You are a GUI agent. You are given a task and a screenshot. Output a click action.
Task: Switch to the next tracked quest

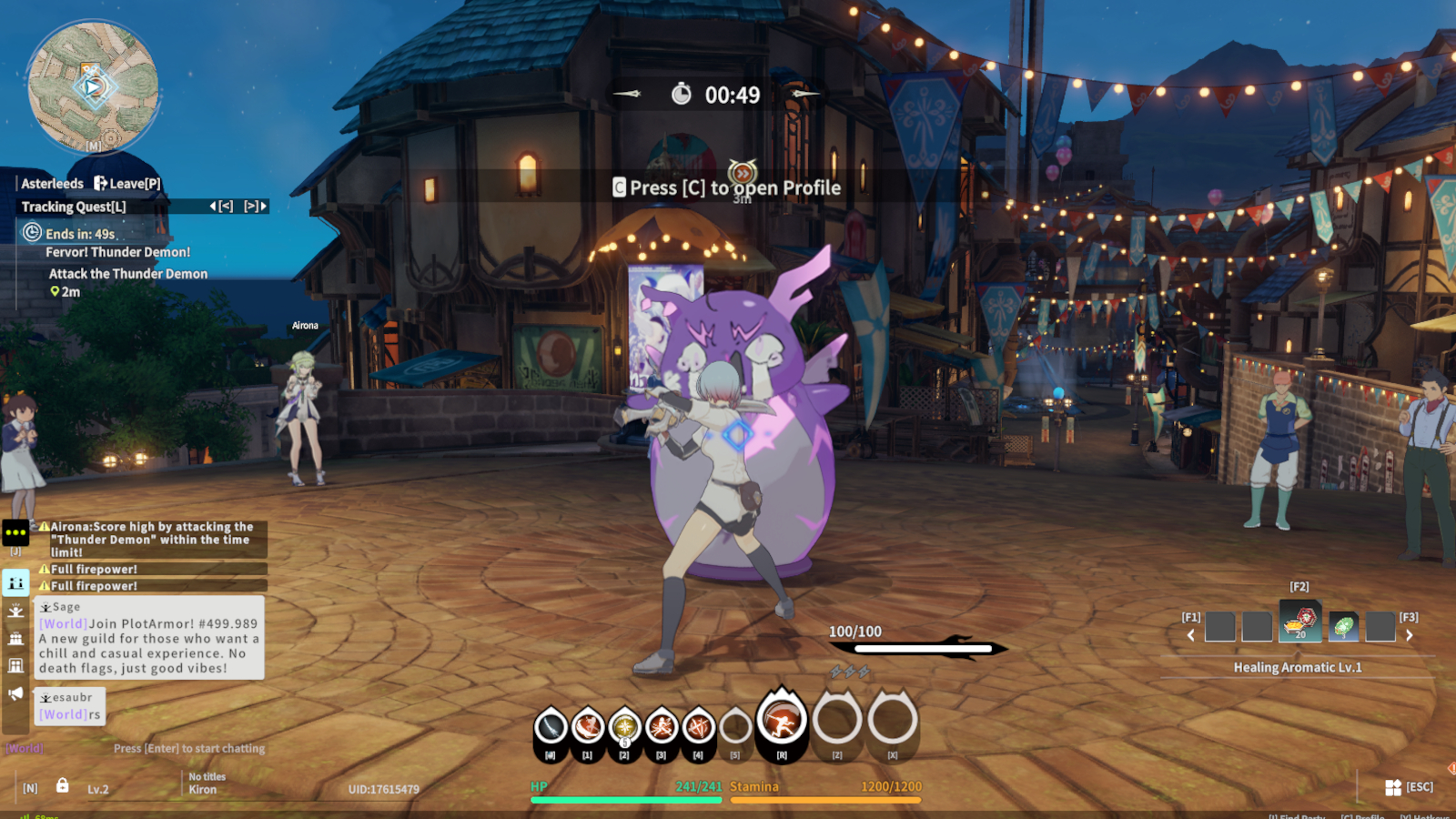coord(256,207)
